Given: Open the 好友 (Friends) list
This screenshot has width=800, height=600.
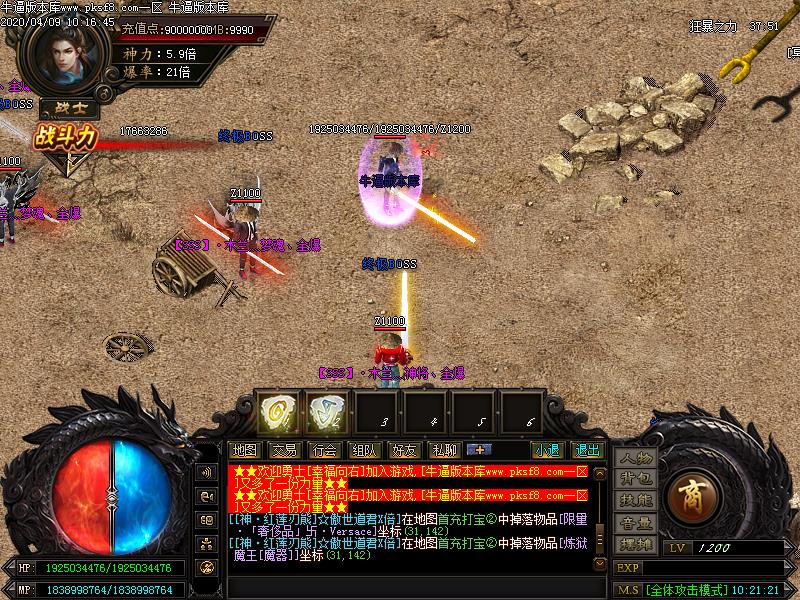Looking at the screenshot, I should click(404, 450).
